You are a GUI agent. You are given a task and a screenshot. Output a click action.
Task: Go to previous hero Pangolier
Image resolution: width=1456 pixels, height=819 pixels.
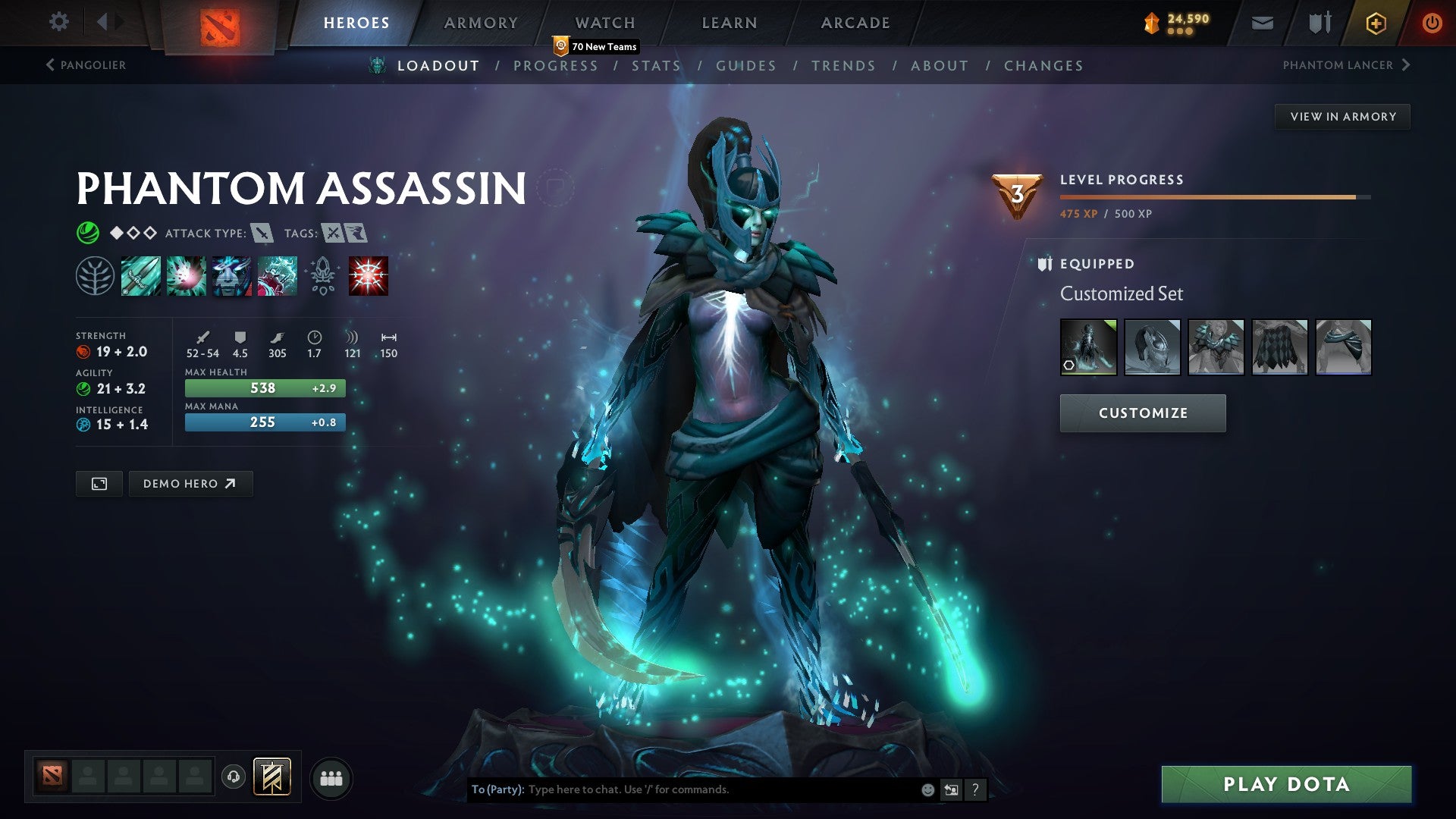(86, 65)
